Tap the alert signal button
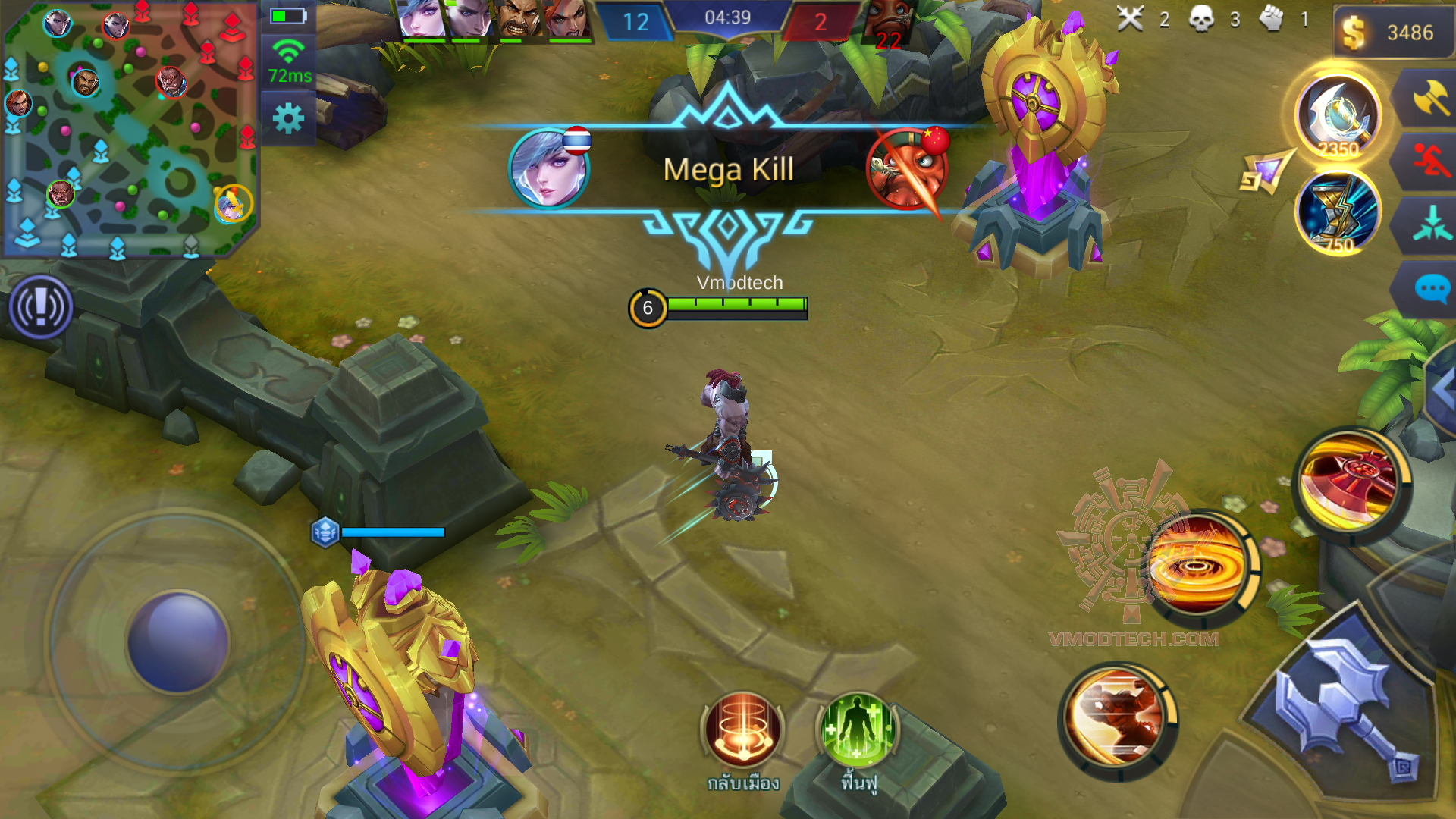Screen dimensions: 1456x819 tap(41, 307)
